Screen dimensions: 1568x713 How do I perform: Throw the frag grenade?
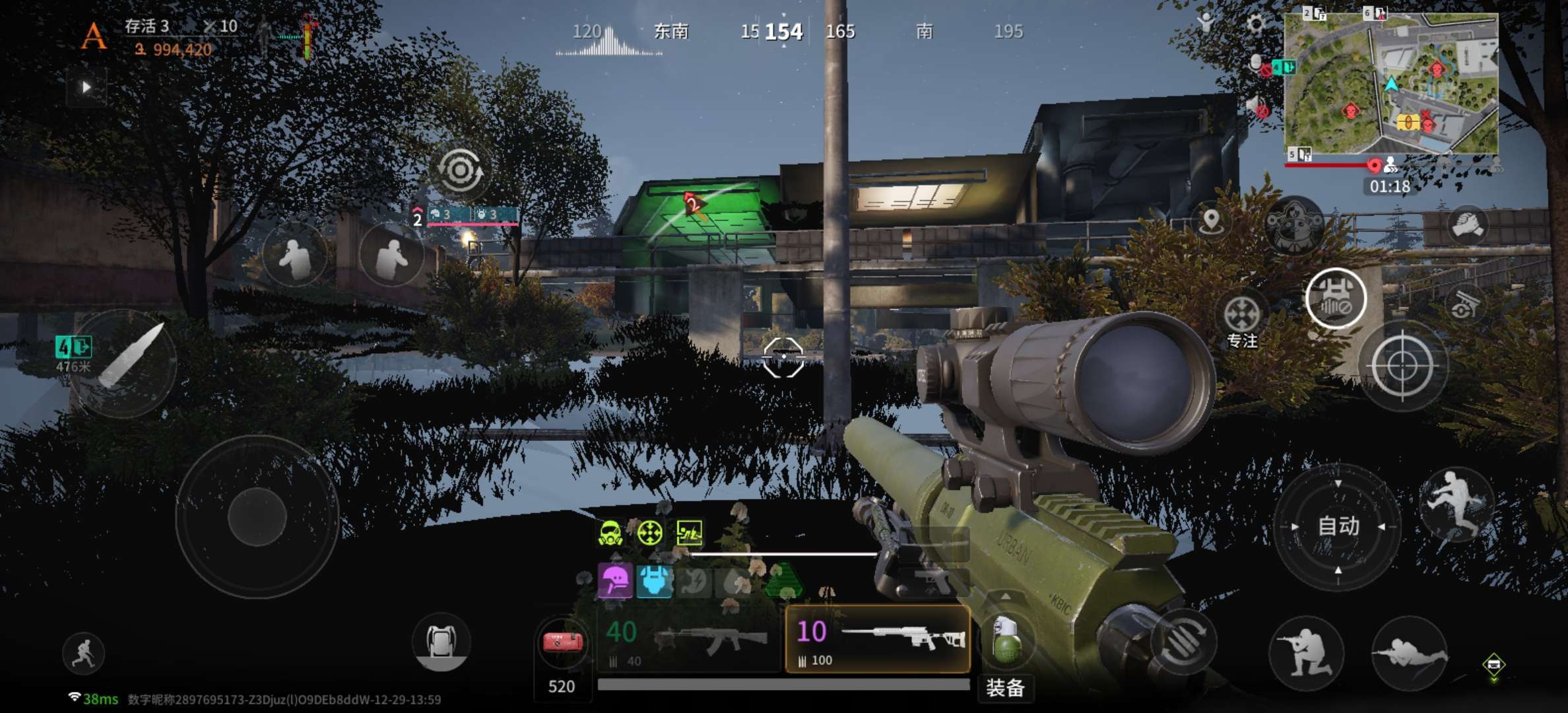(1006, 639)
